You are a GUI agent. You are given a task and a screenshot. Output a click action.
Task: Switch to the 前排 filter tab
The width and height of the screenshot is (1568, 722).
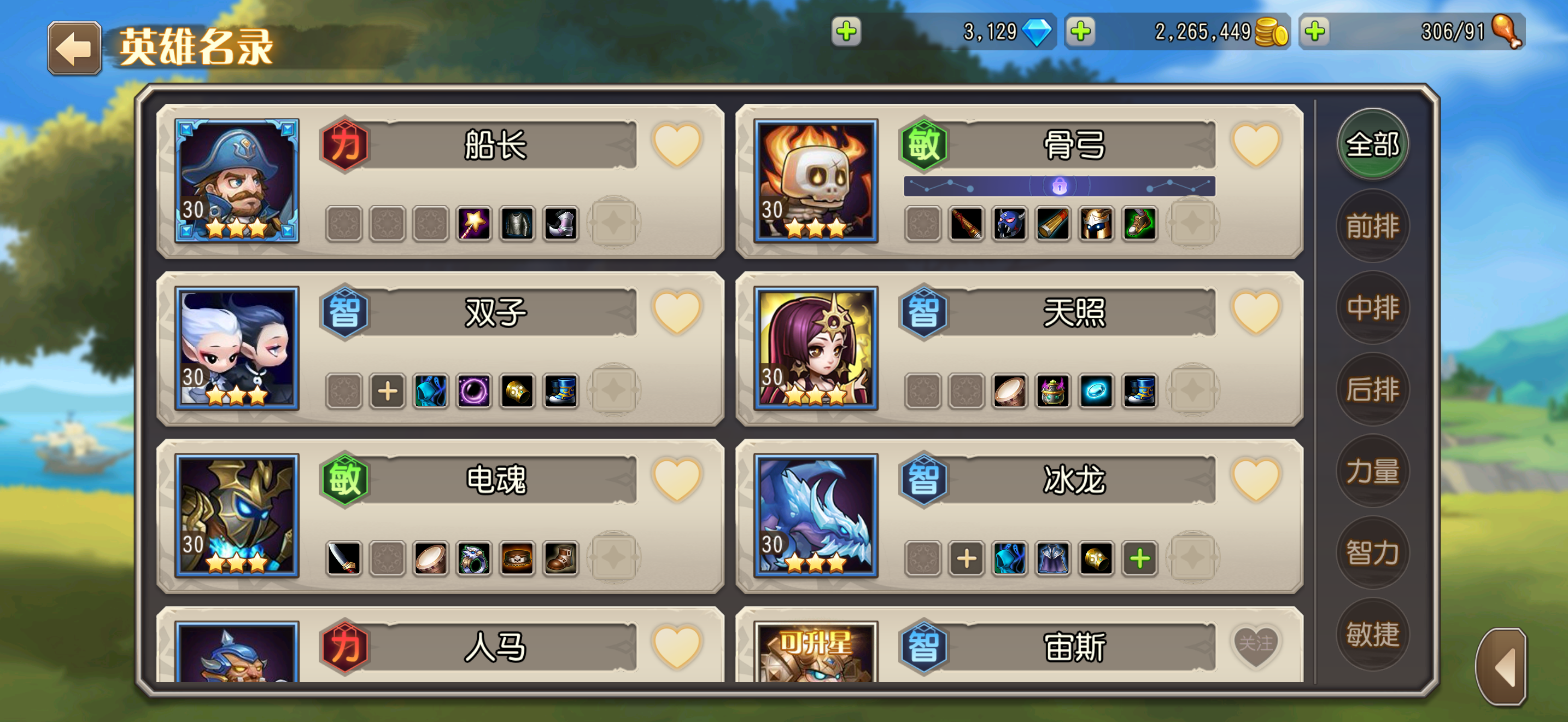(x=1371, y=225)
